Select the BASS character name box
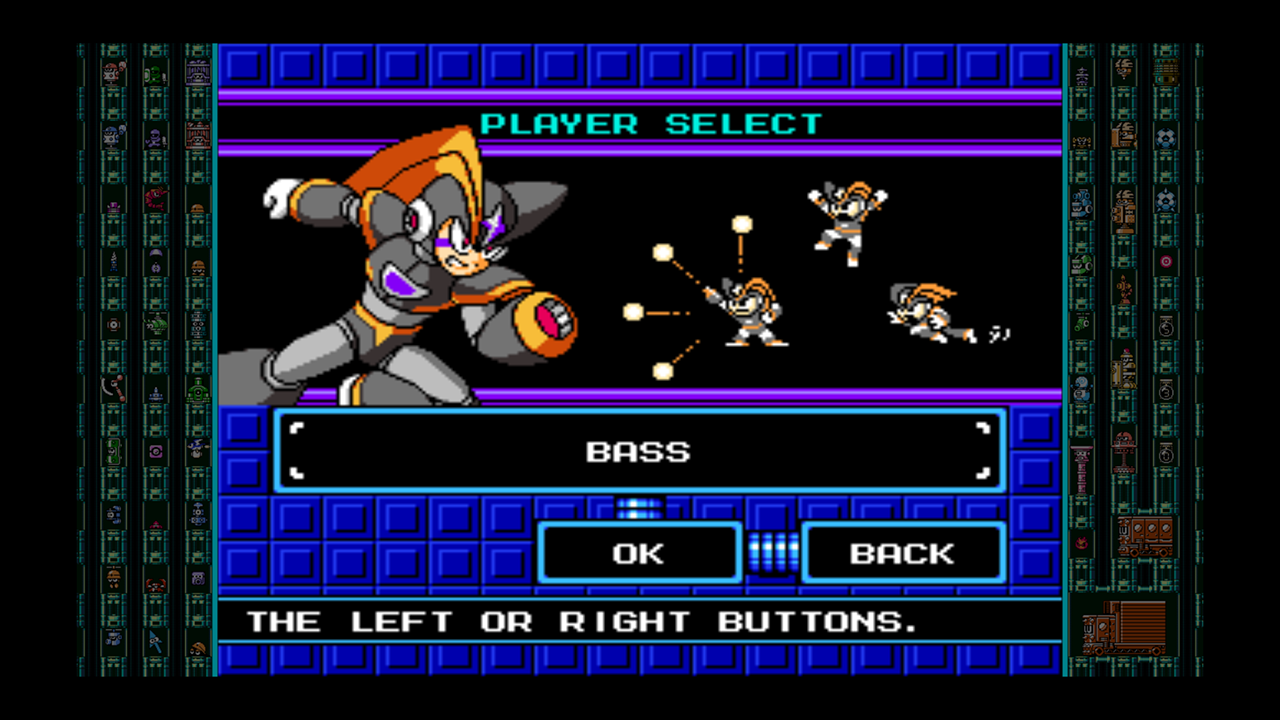Screen dimensions: 1280x720 pos(639,451)
